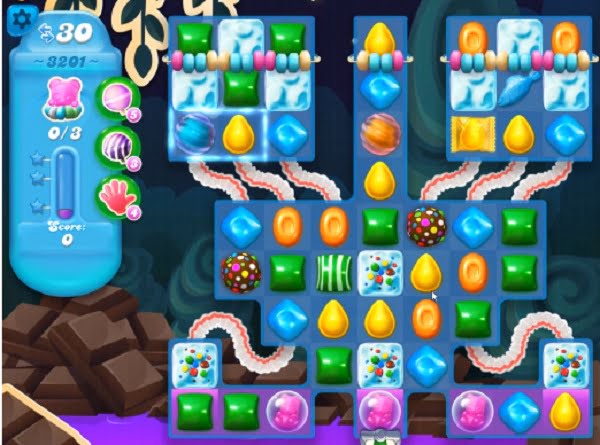600x445 pixels.
Task: Tap the orange striped round candy
Action: (x=379, y=132)
